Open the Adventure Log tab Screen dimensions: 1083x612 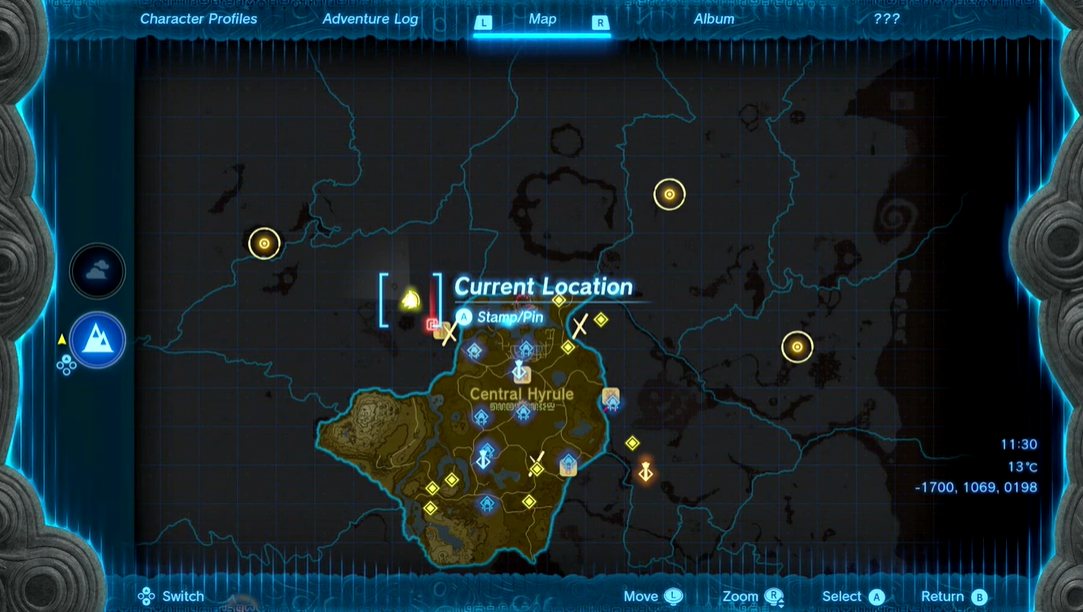[370, 19]
